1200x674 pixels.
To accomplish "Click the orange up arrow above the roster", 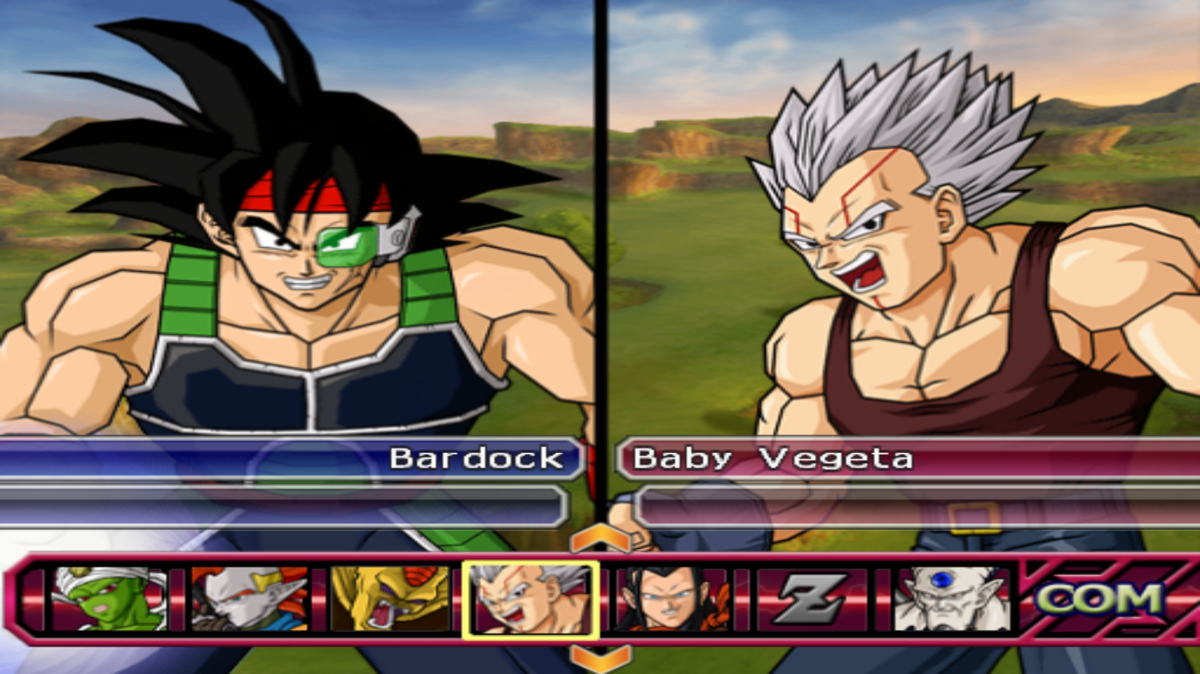I will pos(600,540).
